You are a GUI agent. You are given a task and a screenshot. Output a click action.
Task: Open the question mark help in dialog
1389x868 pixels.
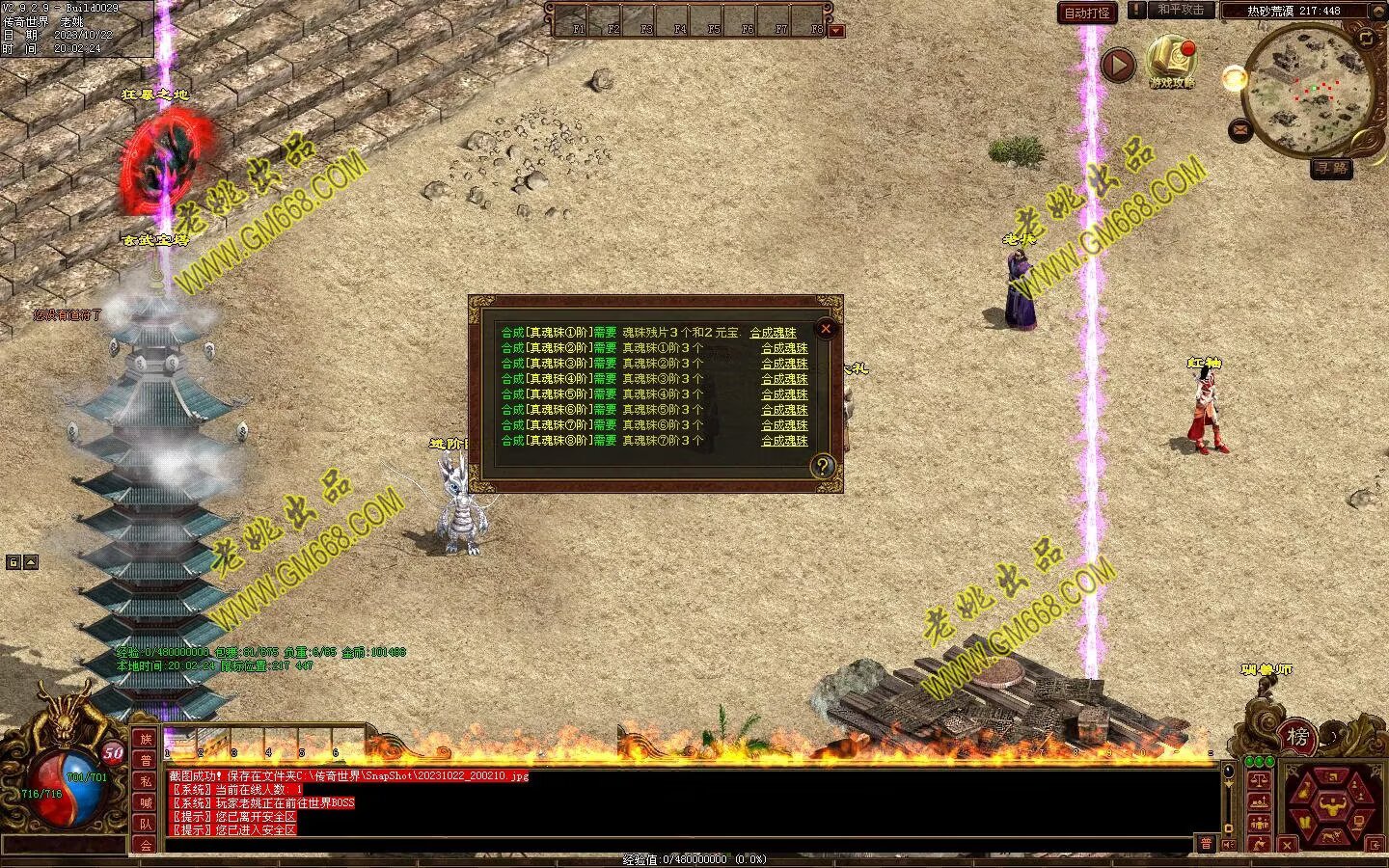coord(822,467)
